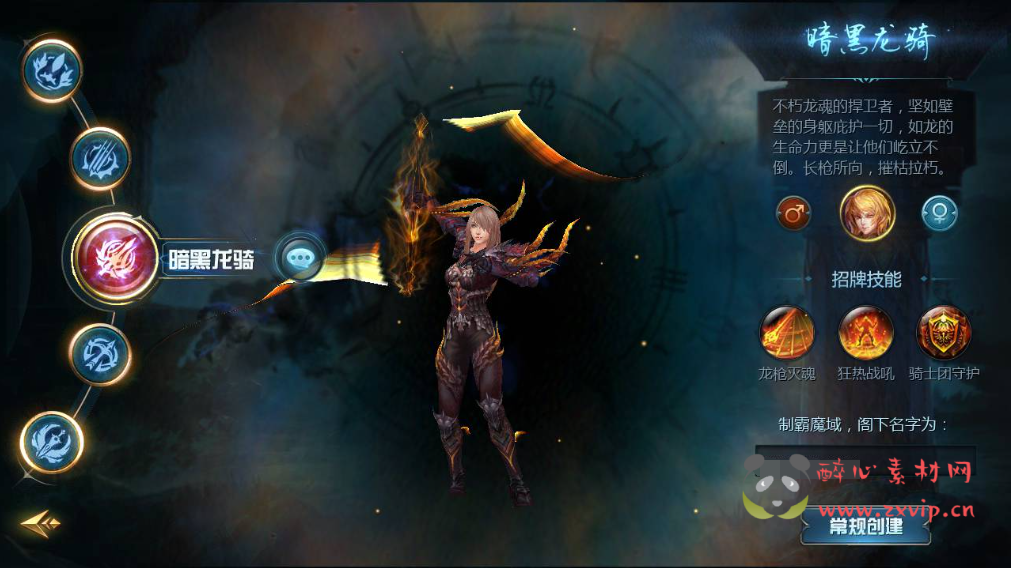Show the 骑士团守护 shield skill
Image resolution: width=1012 pixels, height=568 pixels.
[944, 333]
